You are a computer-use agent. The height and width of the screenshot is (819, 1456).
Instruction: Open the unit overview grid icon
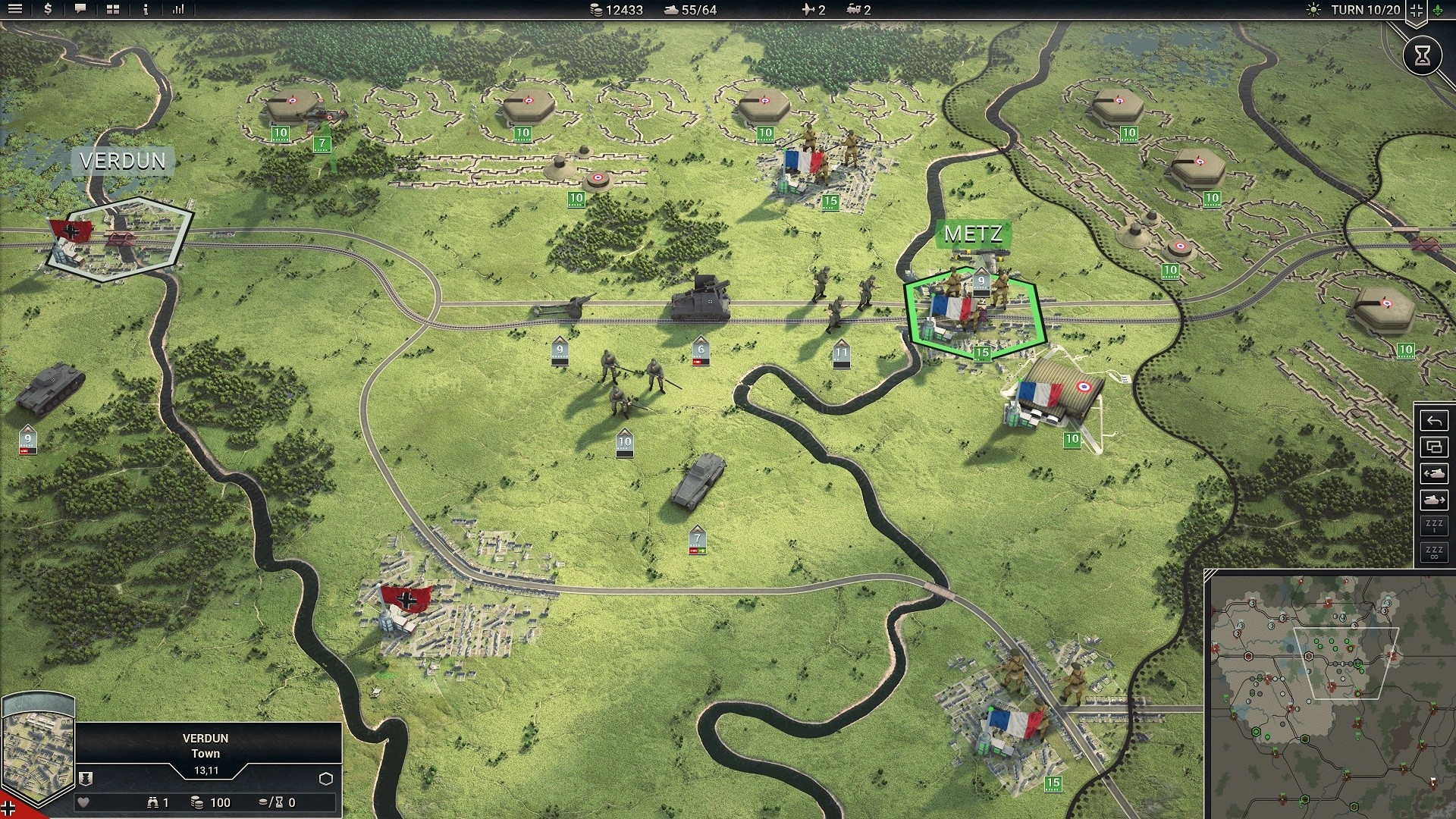pos(111,9)
